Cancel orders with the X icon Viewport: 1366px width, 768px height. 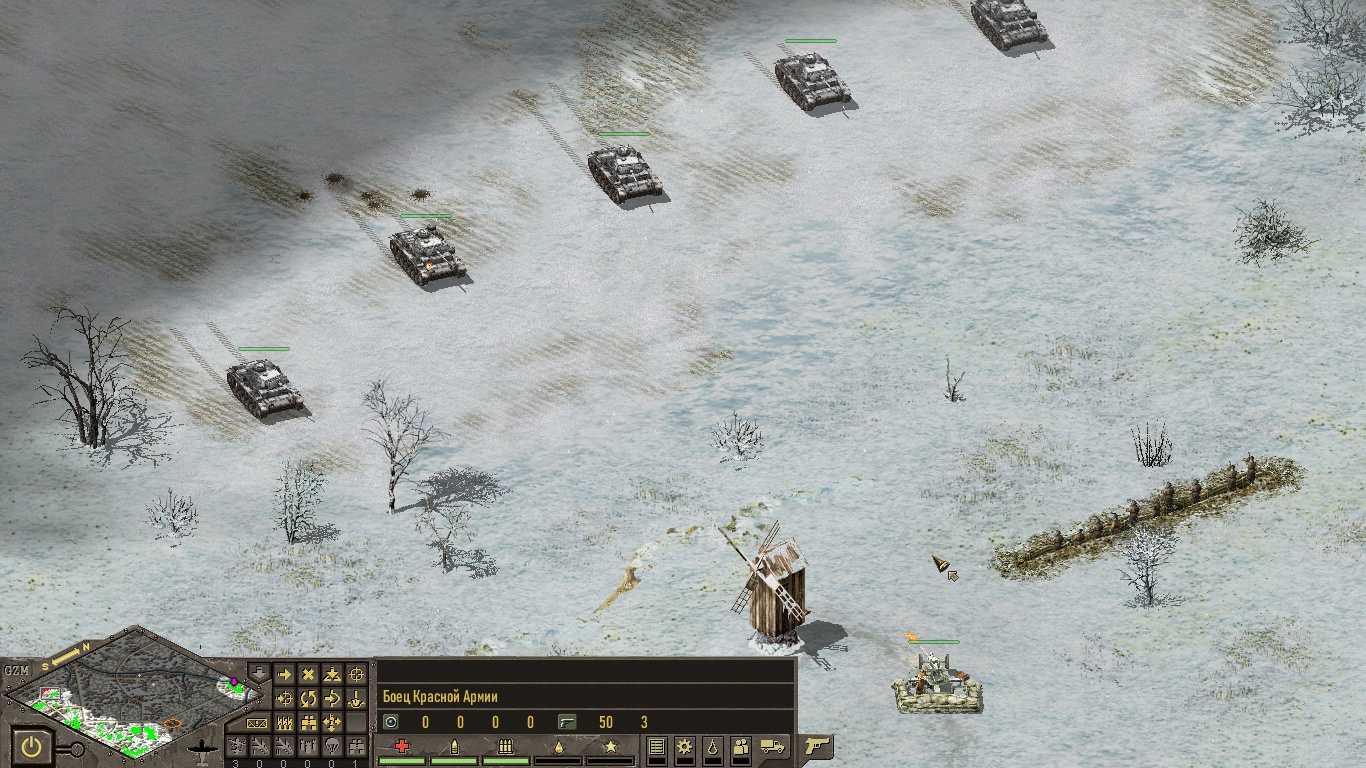[x=309, y=675]
